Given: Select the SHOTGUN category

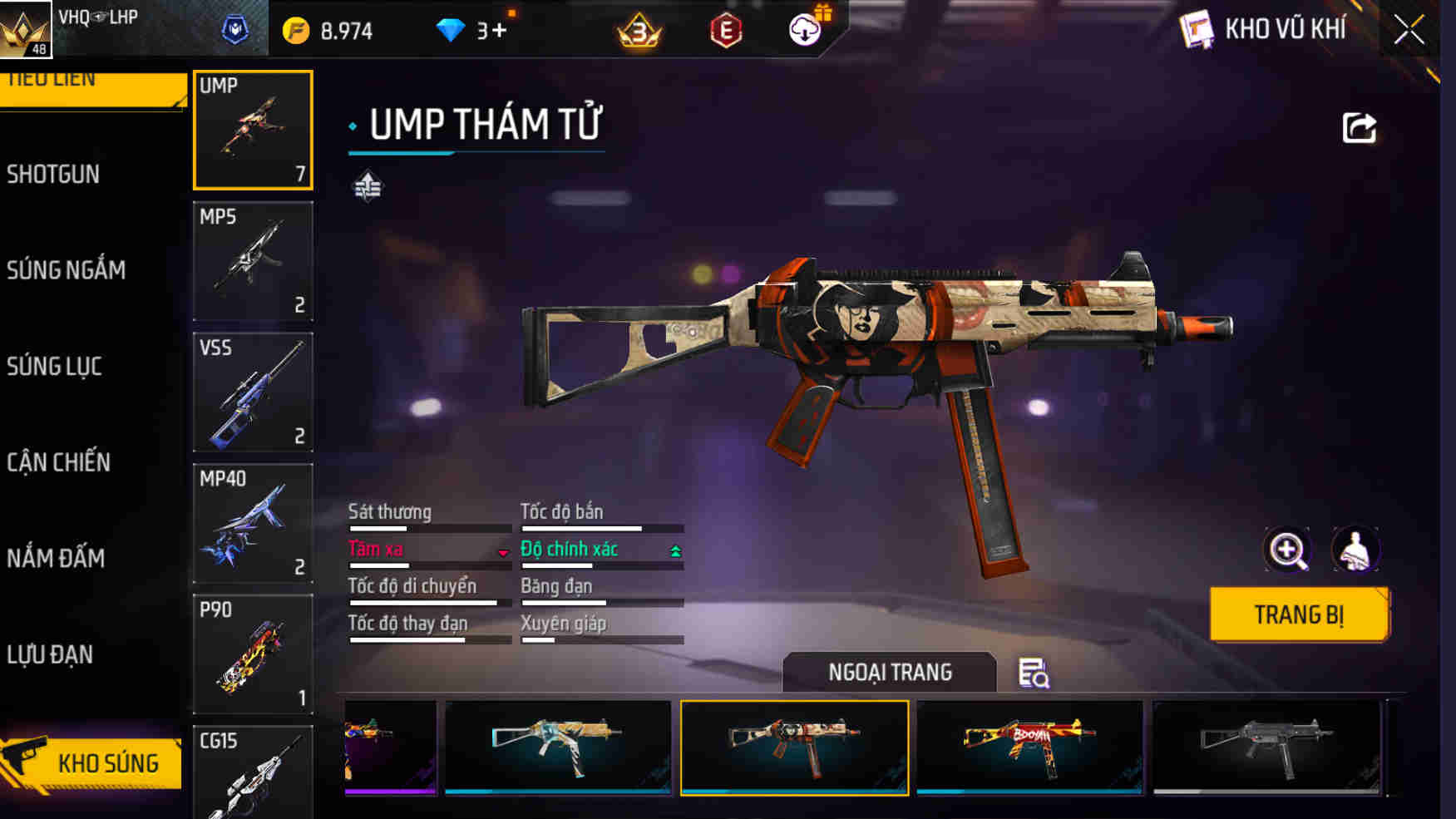Looking at the screenshot, I should [53, 175].
